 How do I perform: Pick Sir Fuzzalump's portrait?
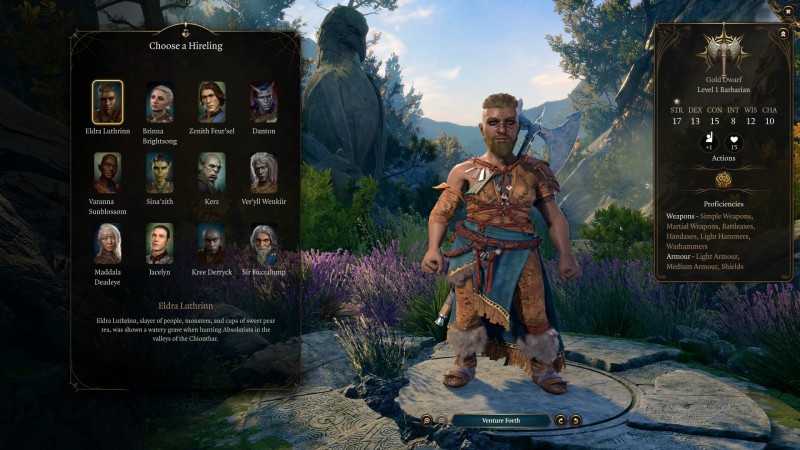click(263, 242)
